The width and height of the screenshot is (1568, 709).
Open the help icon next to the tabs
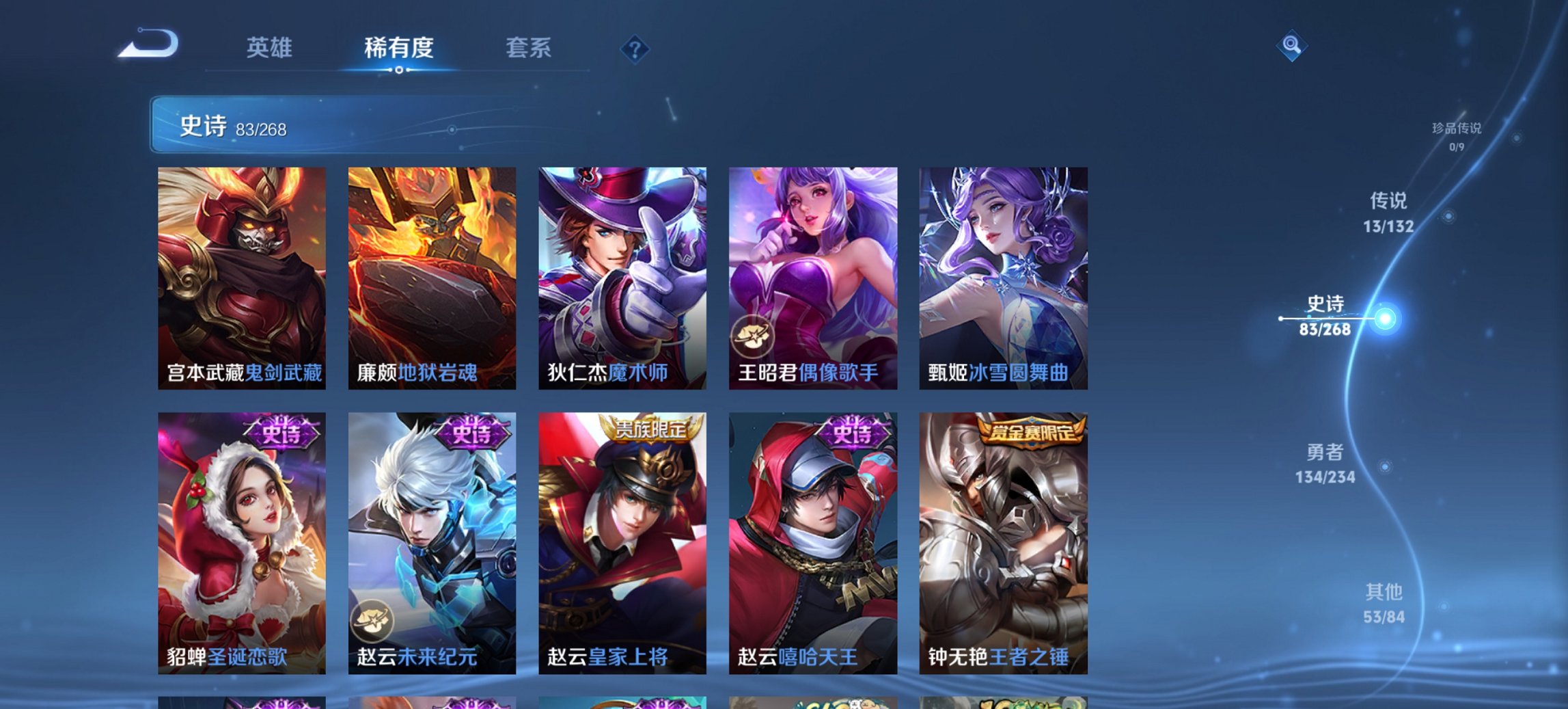coord(635,49)
